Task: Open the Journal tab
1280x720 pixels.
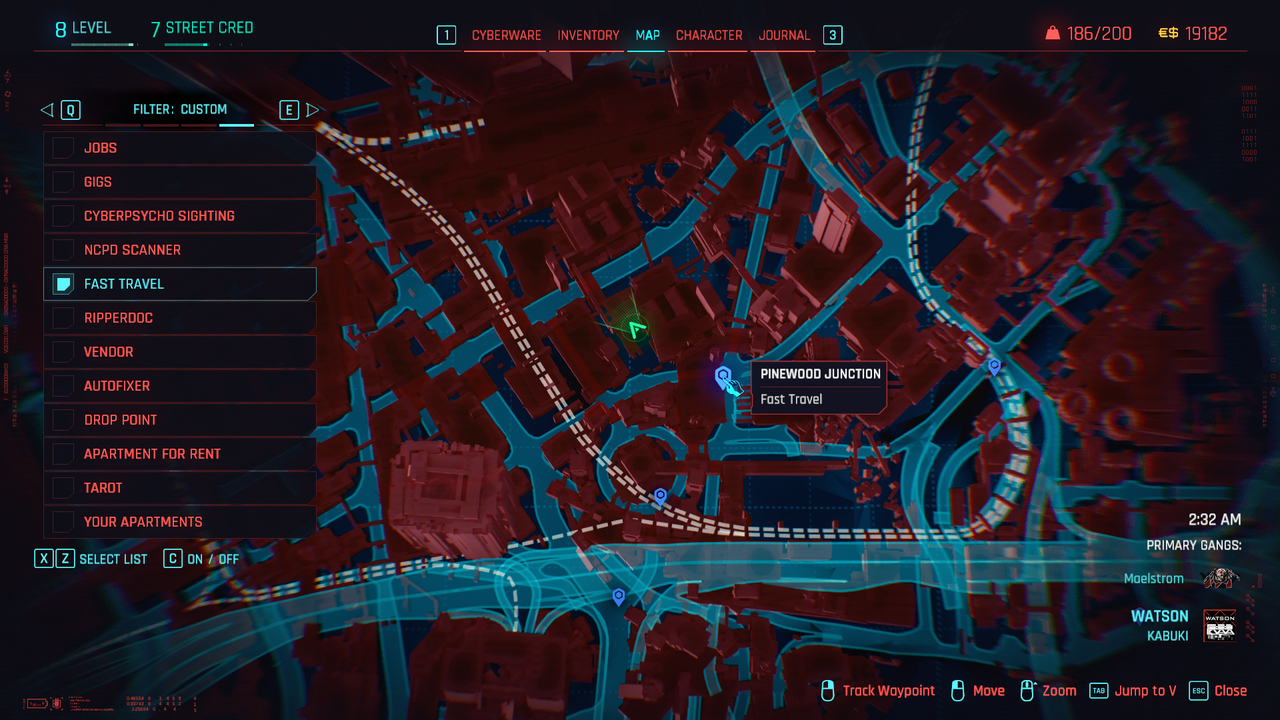Action: [x=784, y=35]
